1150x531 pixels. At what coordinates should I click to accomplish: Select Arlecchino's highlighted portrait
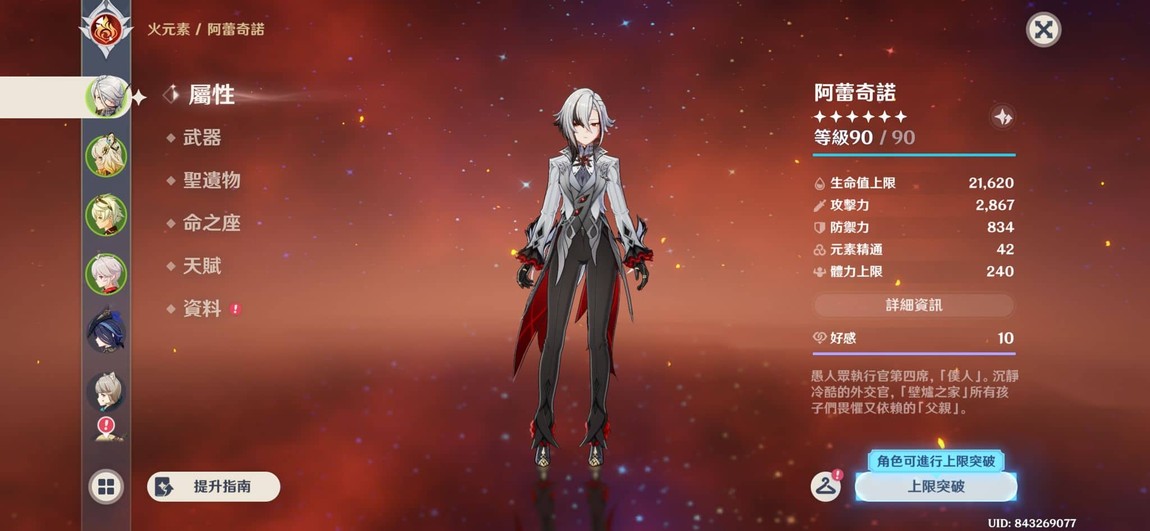click(x=105, y=97)
